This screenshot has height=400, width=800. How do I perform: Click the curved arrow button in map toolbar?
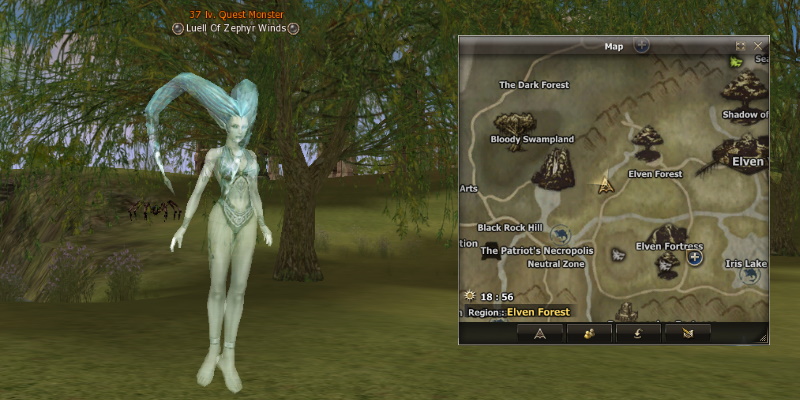click(x=637, y=334)
